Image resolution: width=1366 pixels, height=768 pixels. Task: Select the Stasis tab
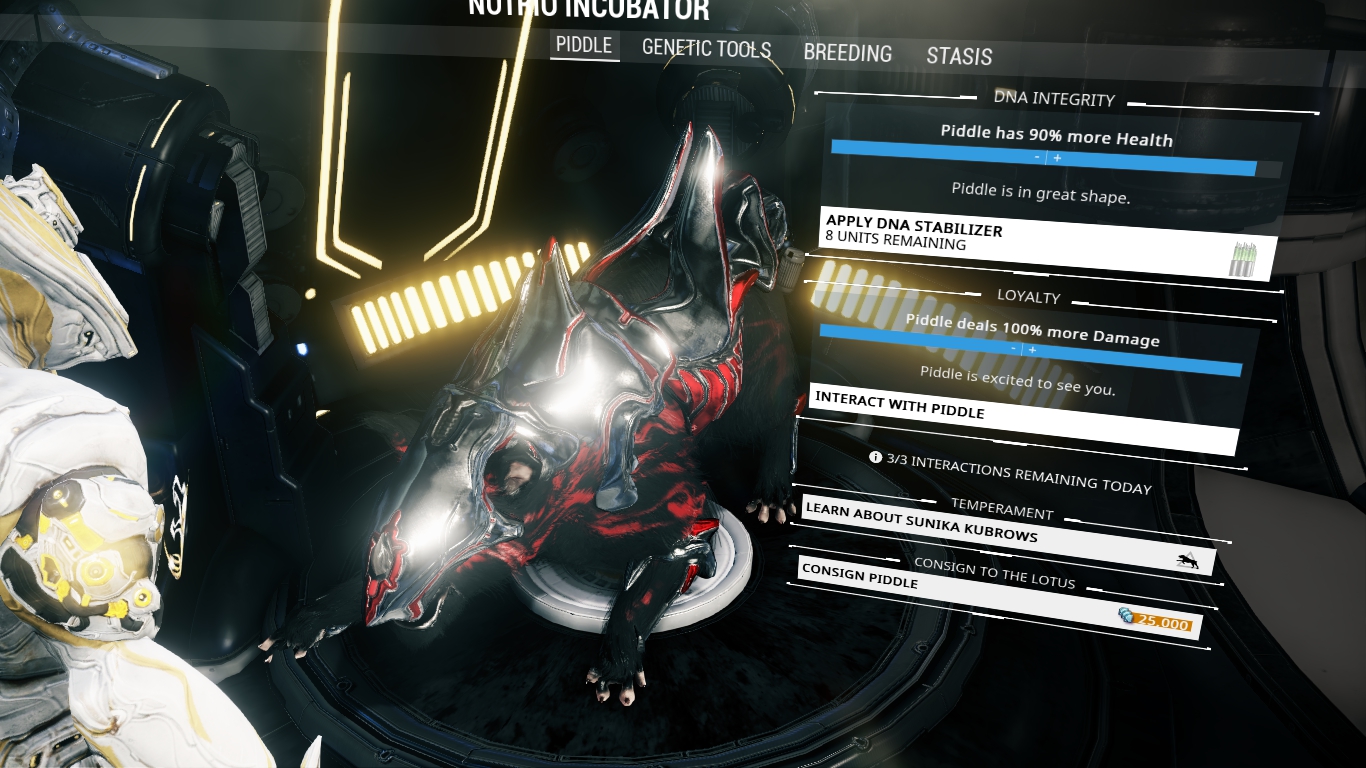coord(958,56)
